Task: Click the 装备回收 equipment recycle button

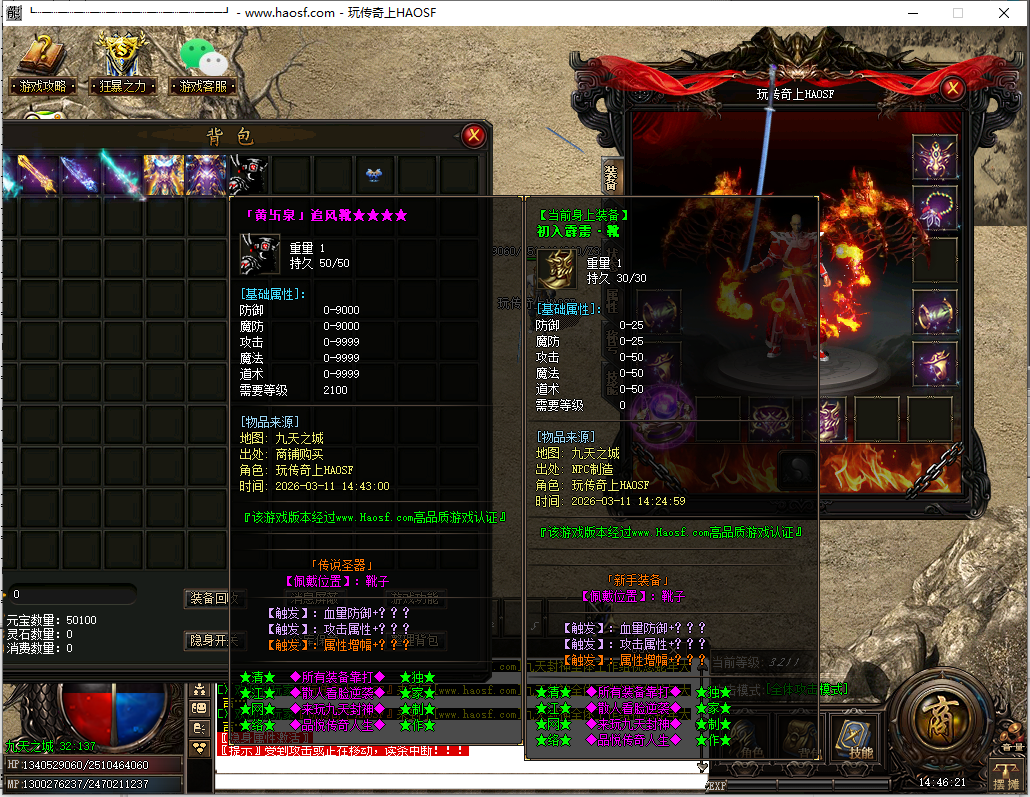Action: (214, 598)
